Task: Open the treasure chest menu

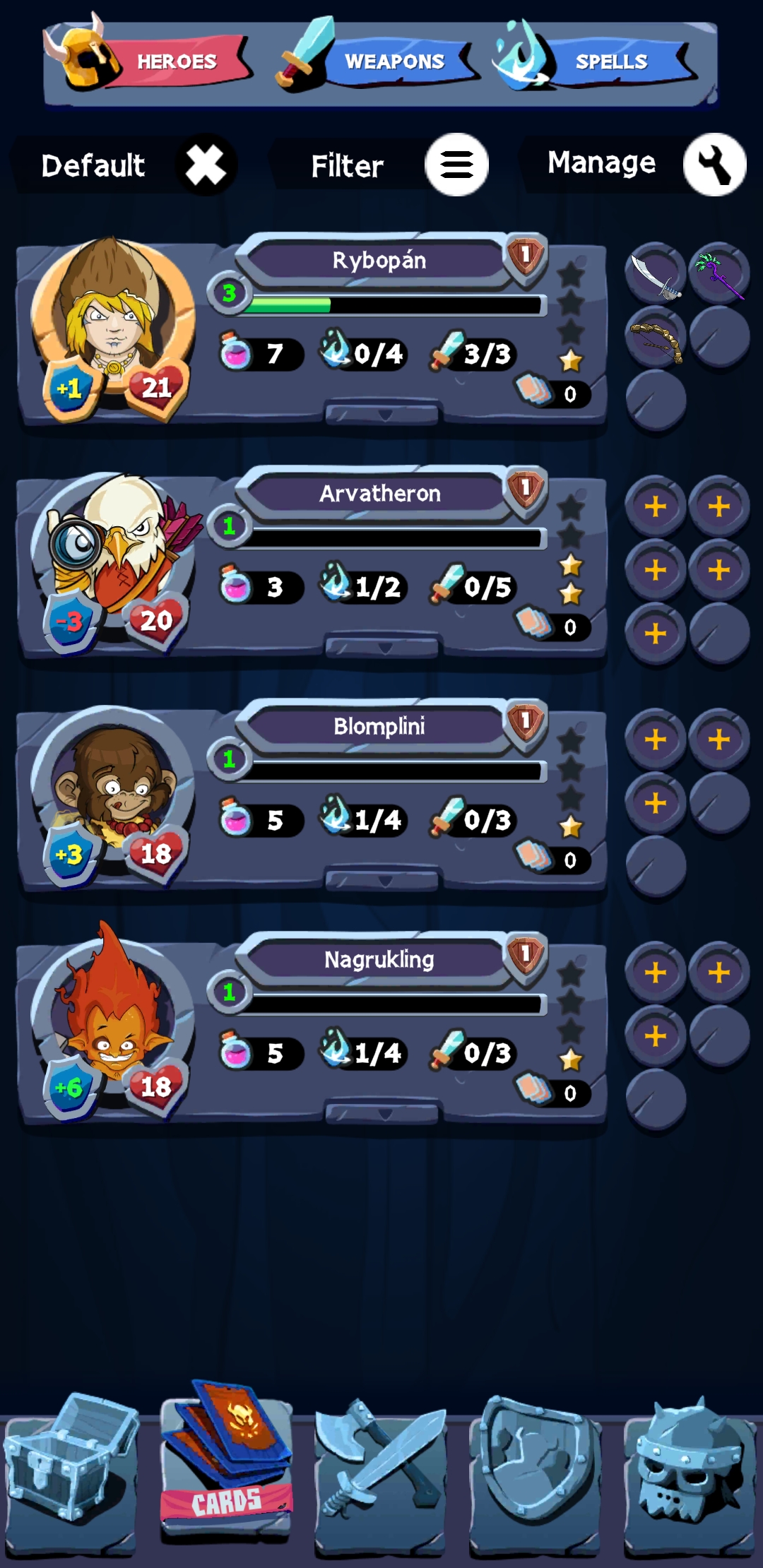Action: point(71,1473)
